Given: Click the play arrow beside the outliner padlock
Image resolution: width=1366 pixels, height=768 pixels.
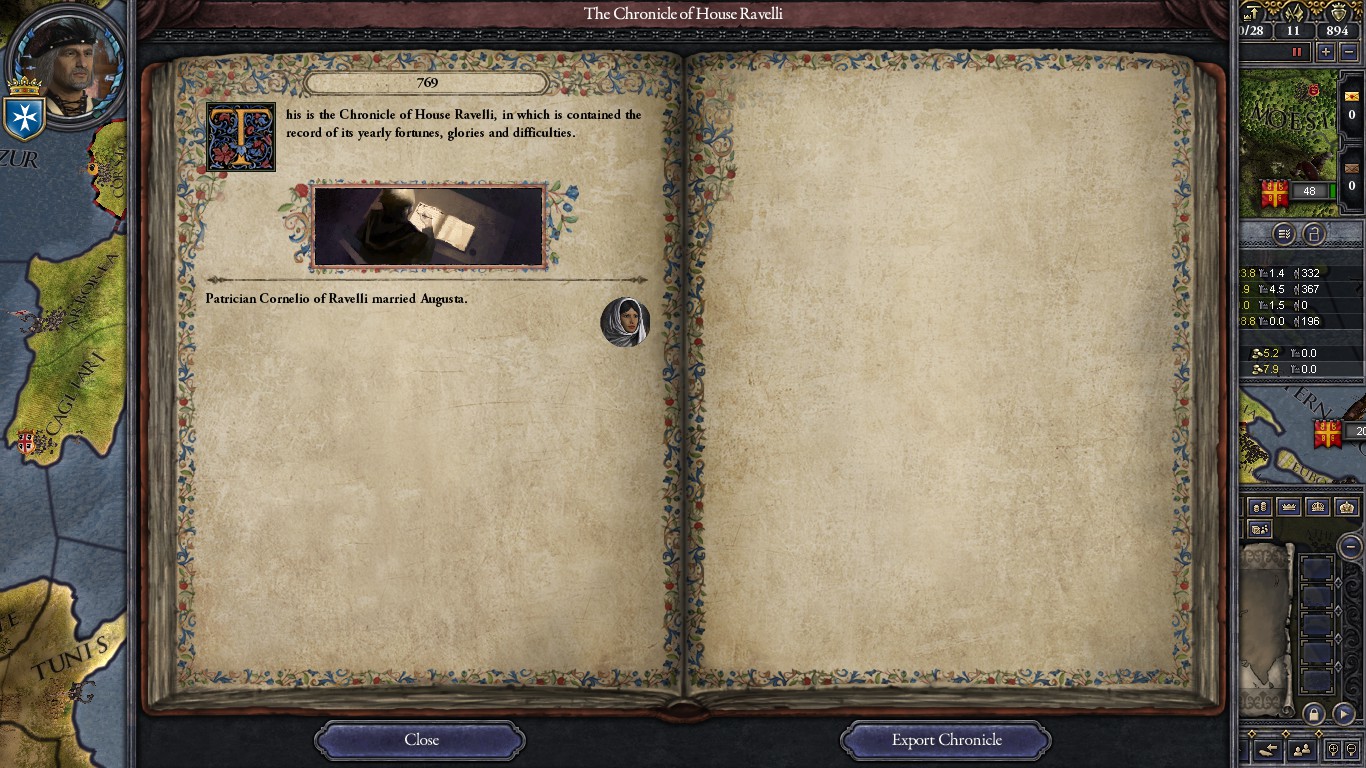Looking at the screenshot, I should [1344, 714].
